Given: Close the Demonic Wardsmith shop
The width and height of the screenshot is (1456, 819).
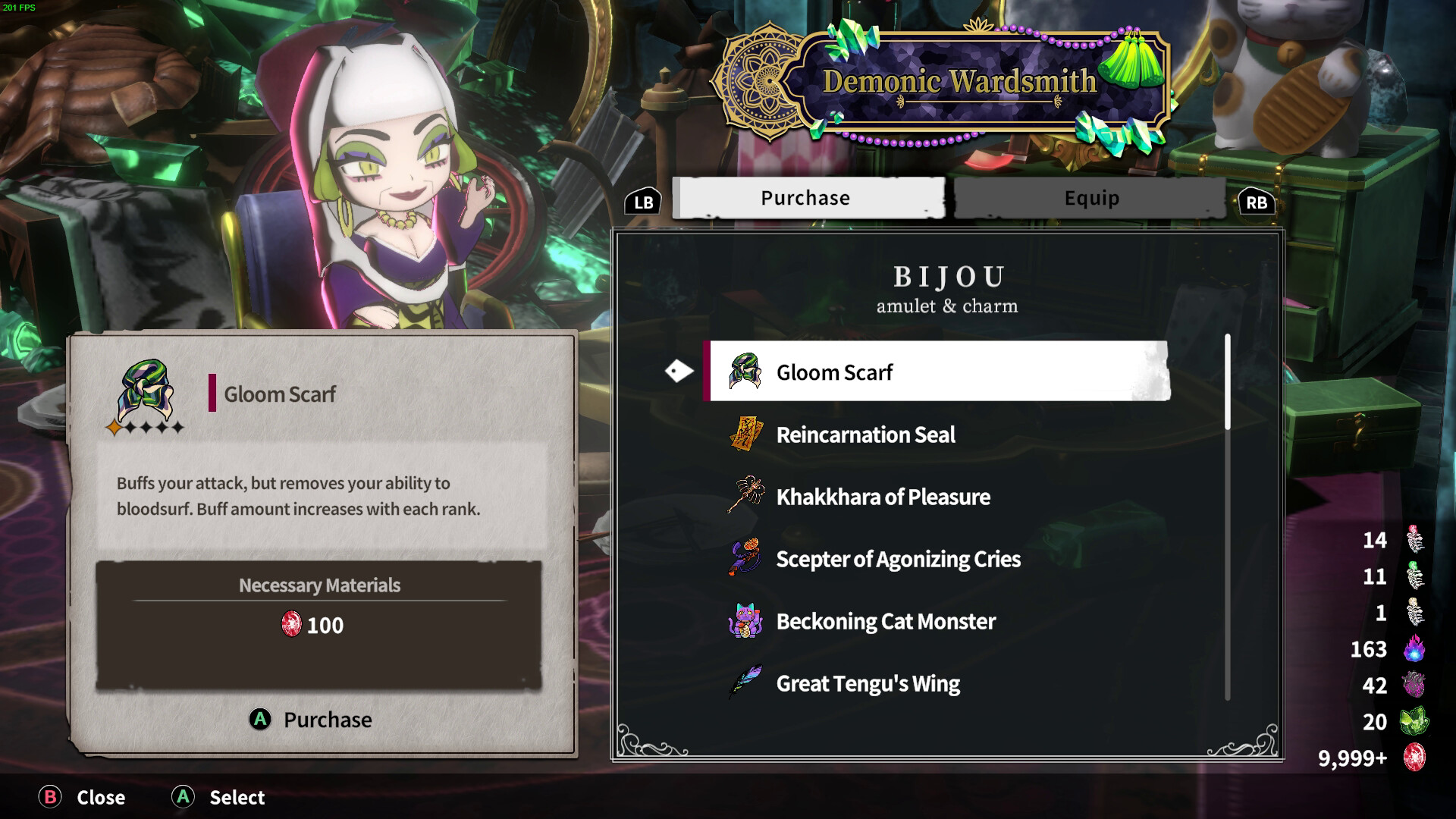Looking at the screenshot, I should pyautogui.click(x=82, y=797).
